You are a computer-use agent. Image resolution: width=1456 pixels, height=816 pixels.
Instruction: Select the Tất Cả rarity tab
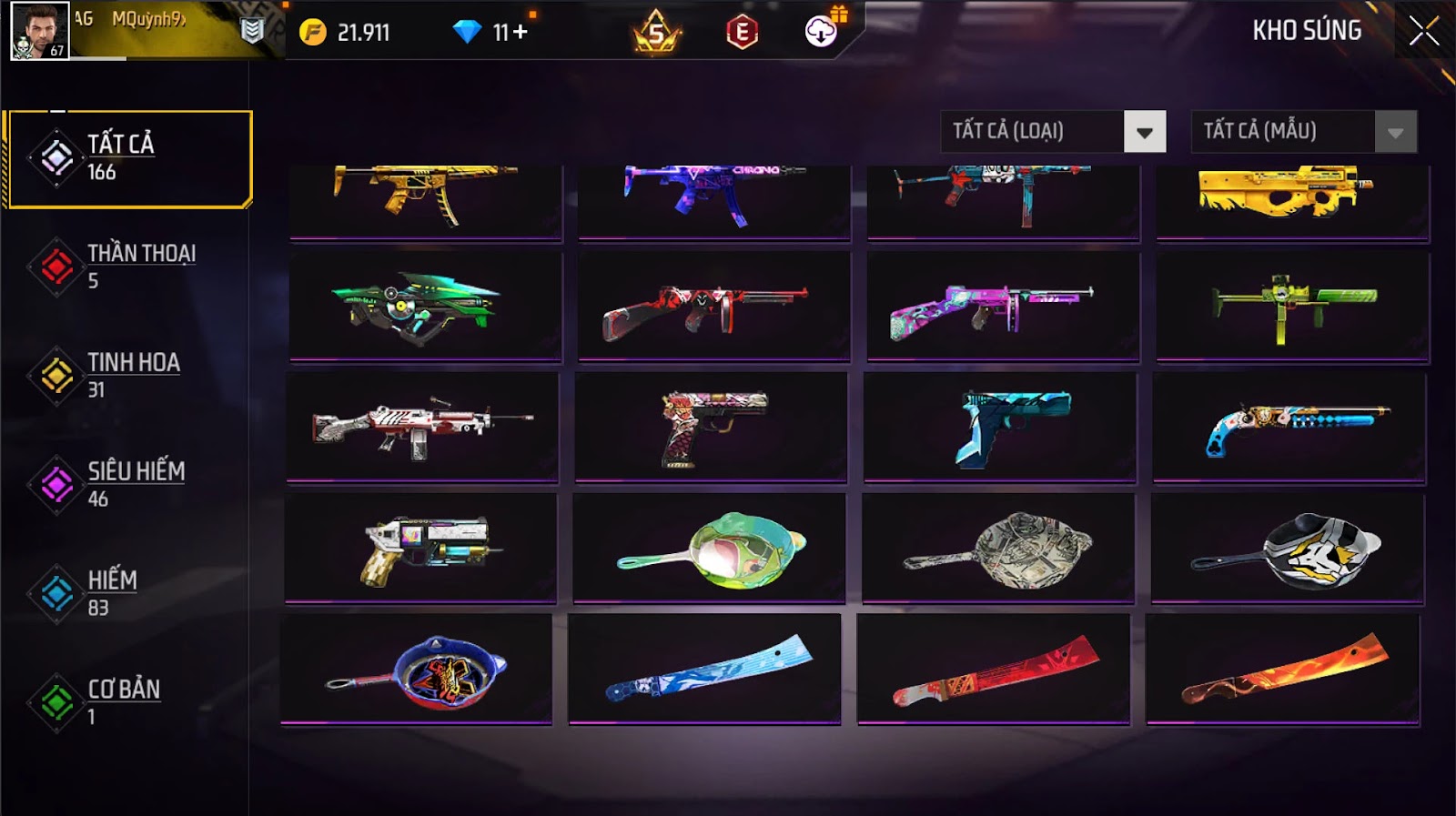[x=129, y=158]
